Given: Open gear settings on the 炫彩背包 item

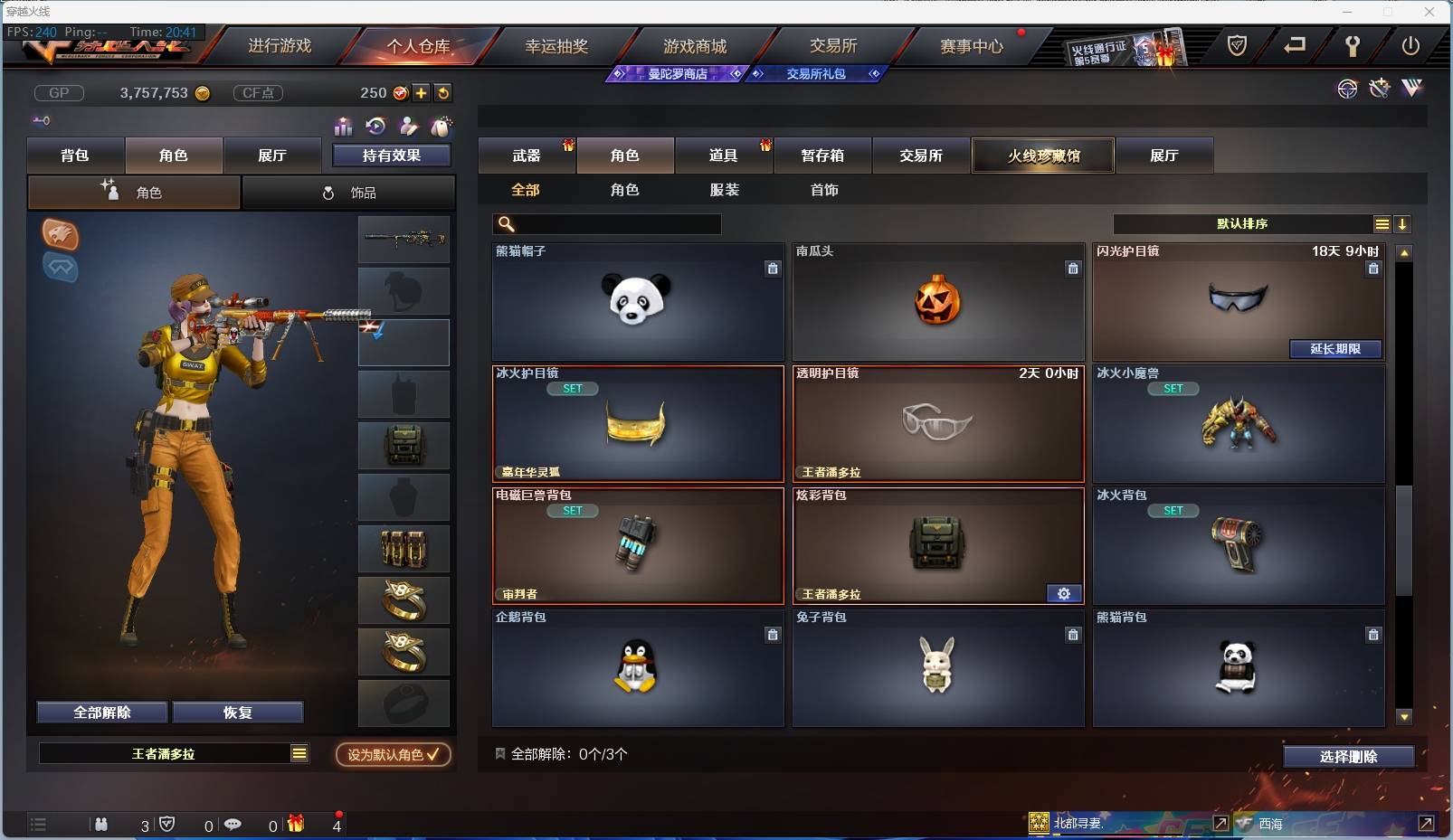Looking at the screenshot, I should pos(1063,593).
